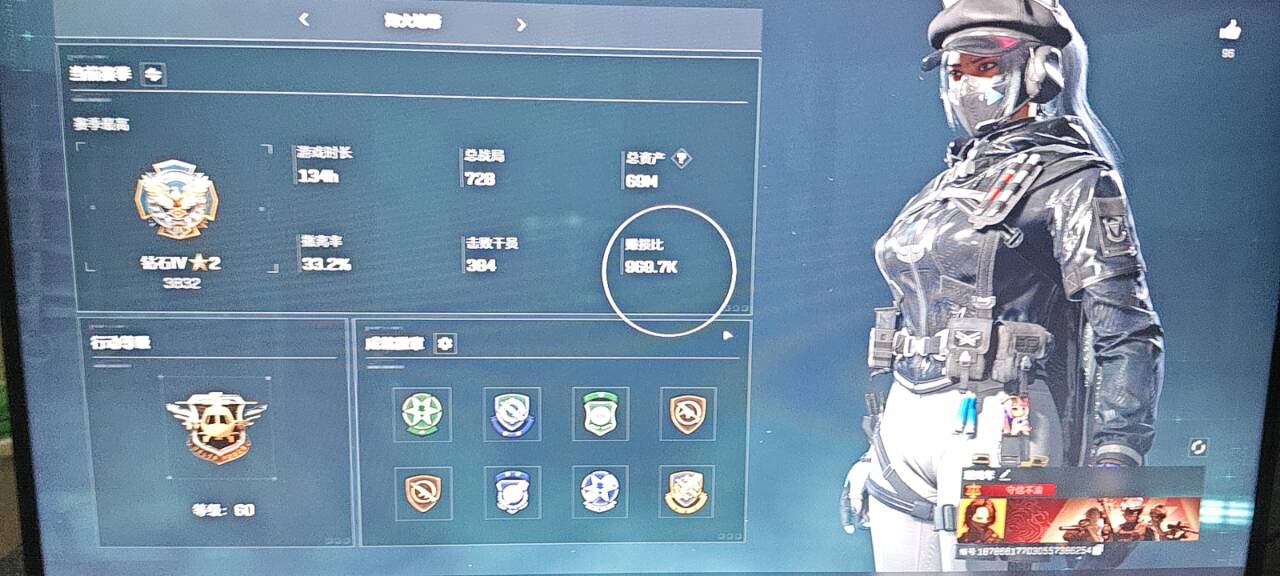This screenshot has width=1280, height=576.
Task: Edit the player name with the pencil icon
Action: 1006,473
